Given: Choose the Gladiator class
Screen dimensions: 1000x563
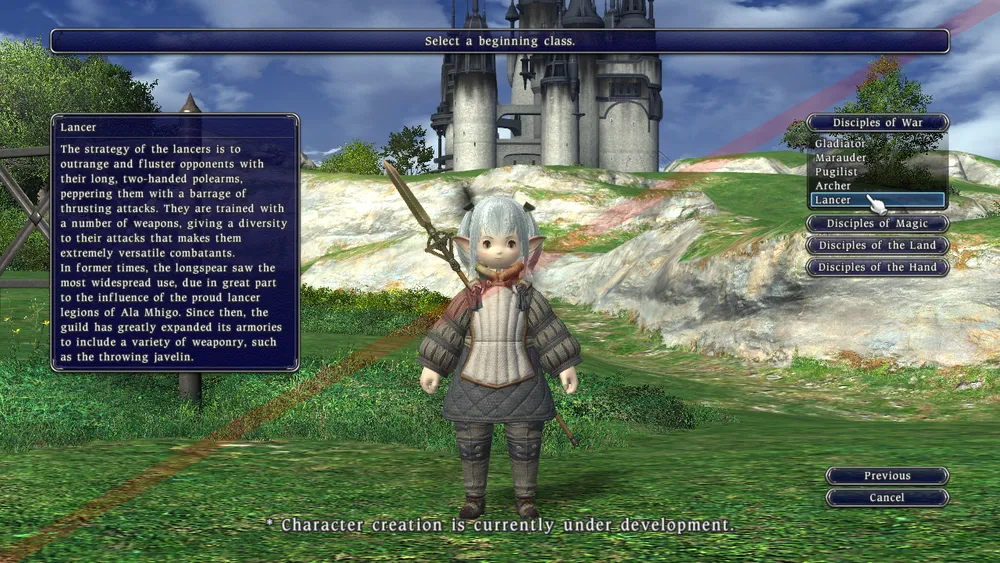Looking at the screenshot, I should (841, 144).
